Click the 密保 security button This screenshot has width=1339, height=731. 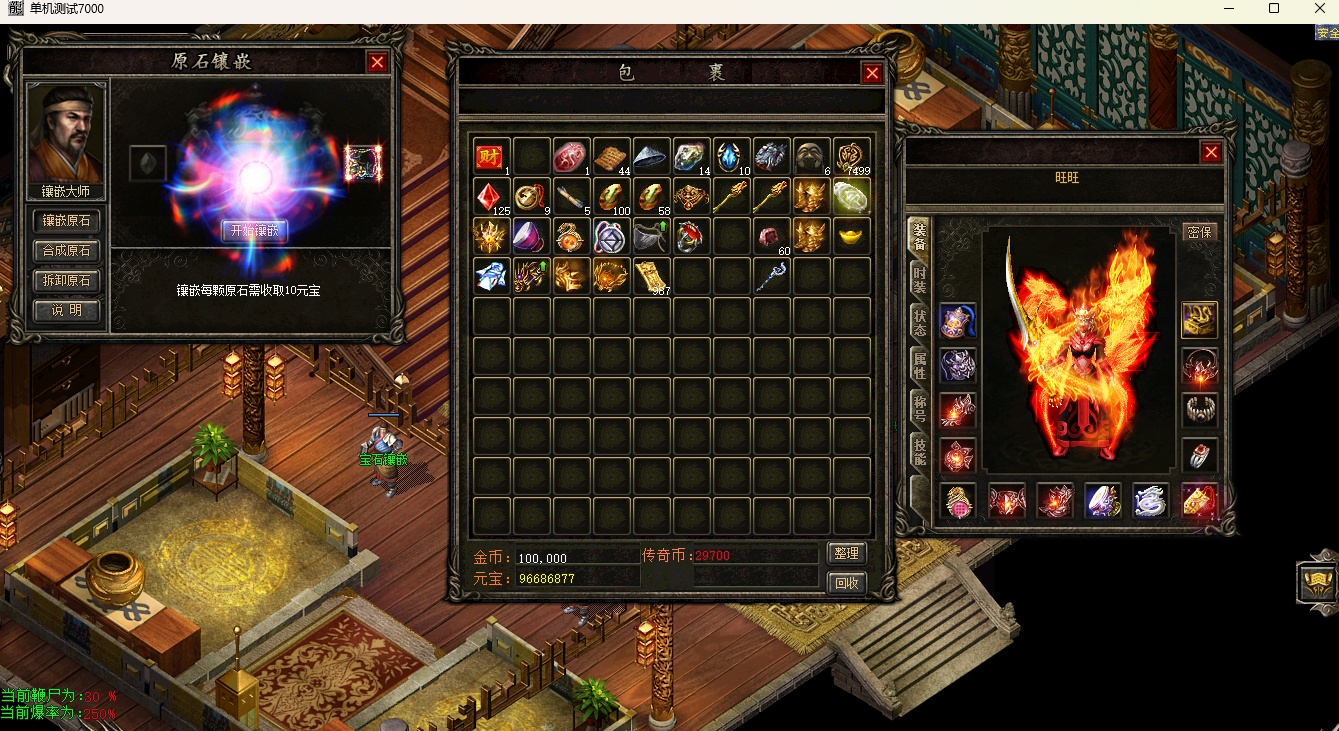click(x=1199, y=232)
